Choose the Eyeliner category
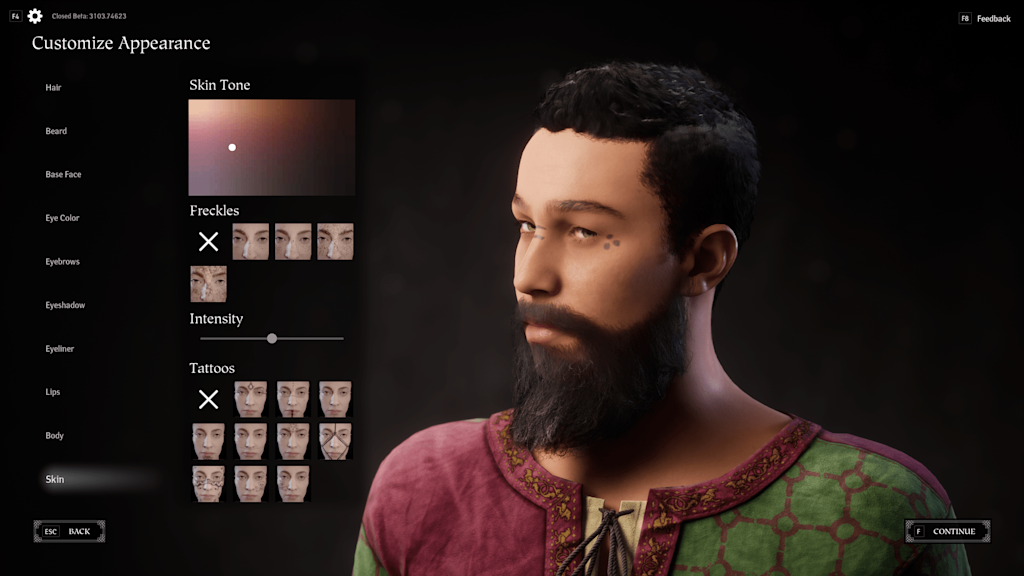 click(60, 349)
